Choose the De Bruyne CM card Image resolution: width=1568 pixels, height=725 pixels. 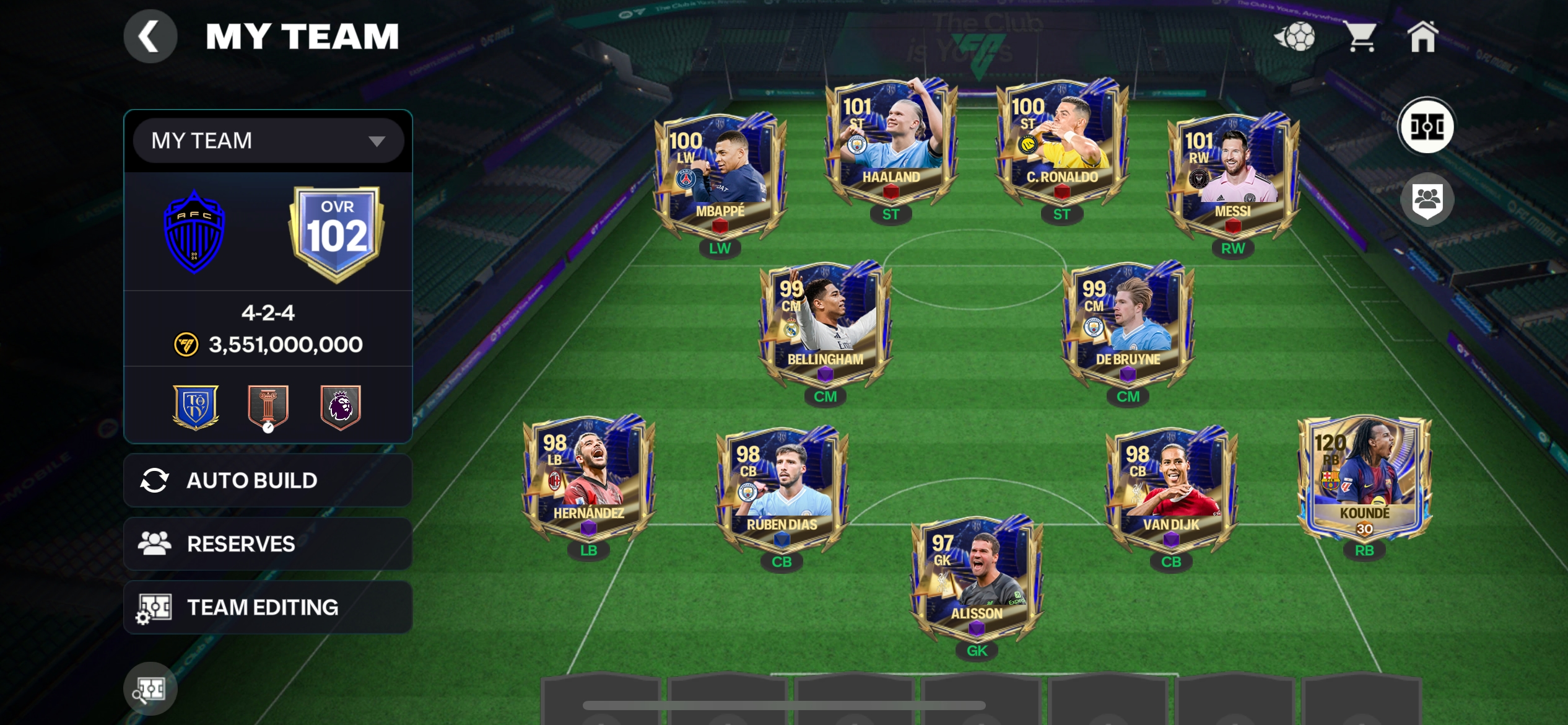click(1128, 325)
